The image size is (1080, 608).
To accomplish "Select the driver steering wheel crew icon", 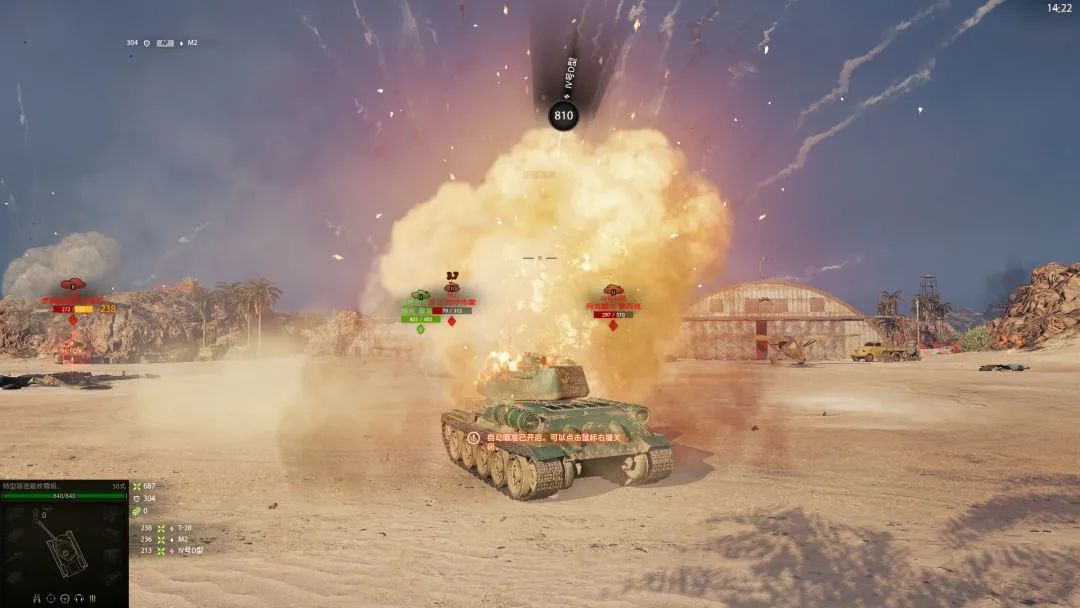I will point(64,599).
